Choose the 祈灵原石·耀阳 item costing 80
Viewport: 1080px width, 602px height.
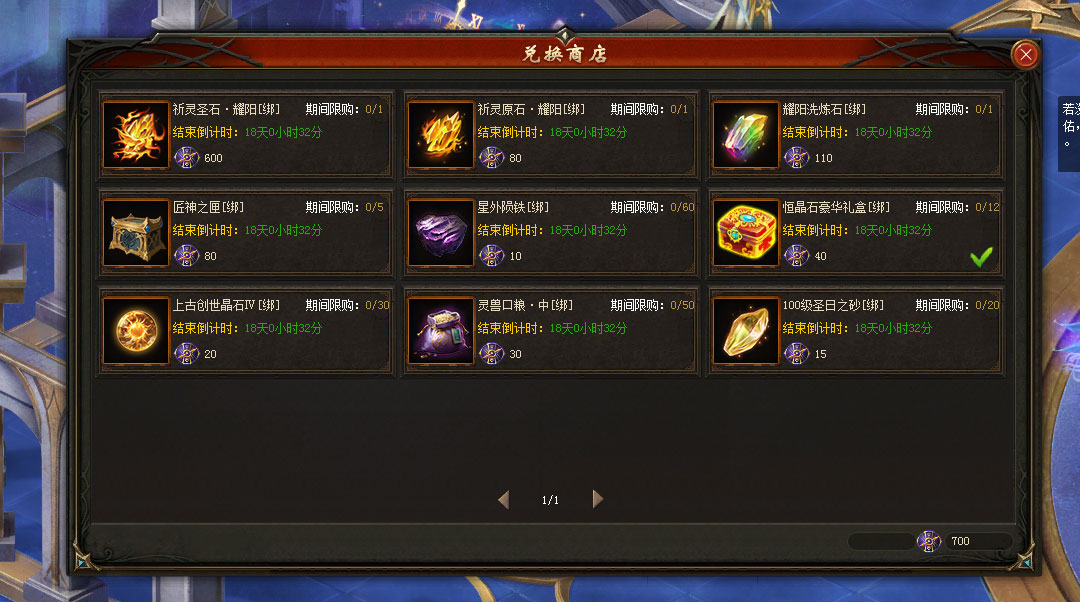coord(441,135)
